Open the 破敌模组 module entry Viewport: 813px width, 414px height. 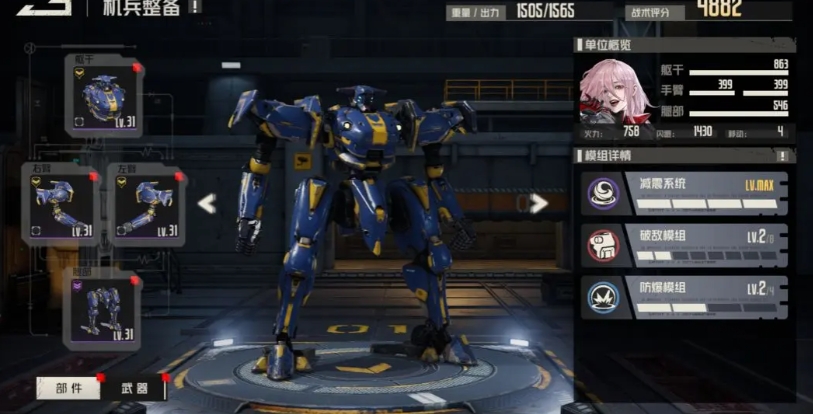[685, 245]
